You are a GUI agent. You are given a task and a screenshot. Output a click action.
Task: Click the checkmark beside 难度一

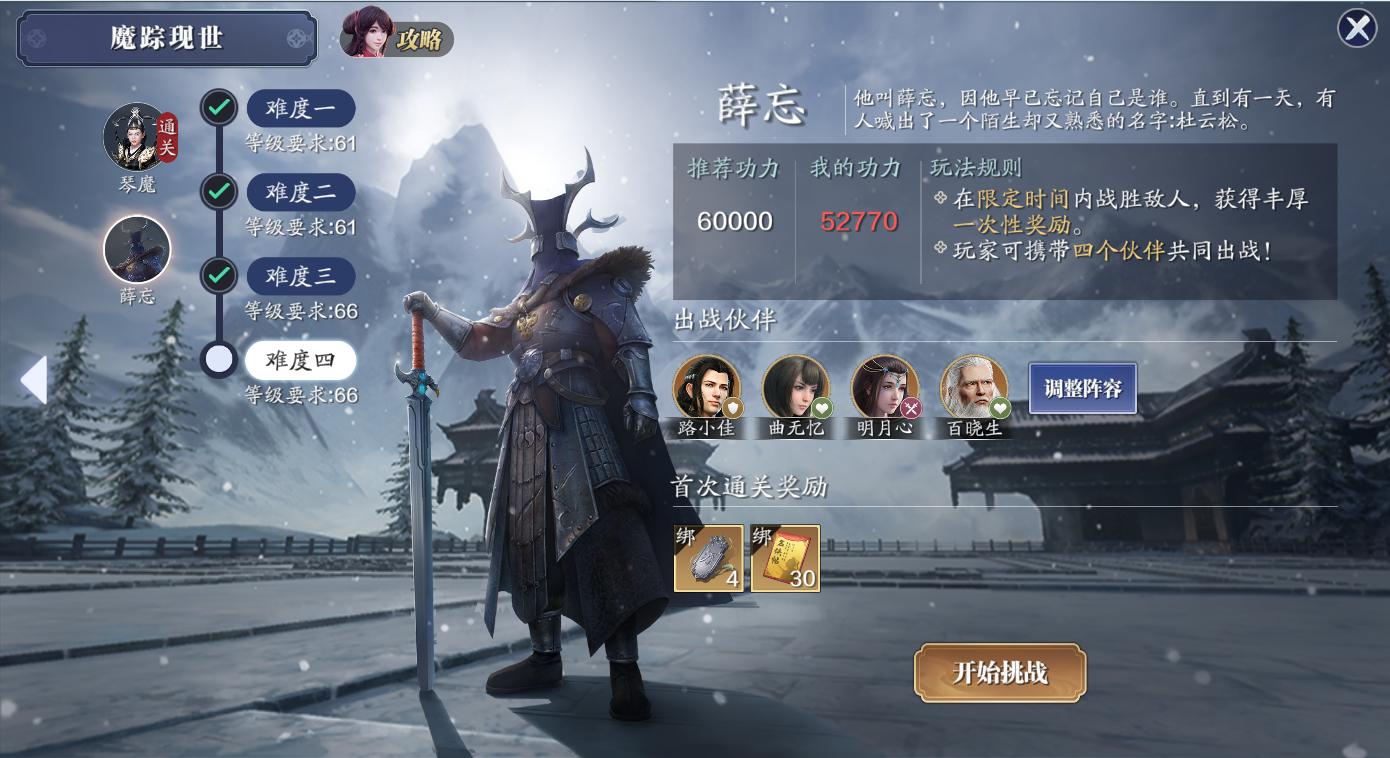(x=219, y=108)
